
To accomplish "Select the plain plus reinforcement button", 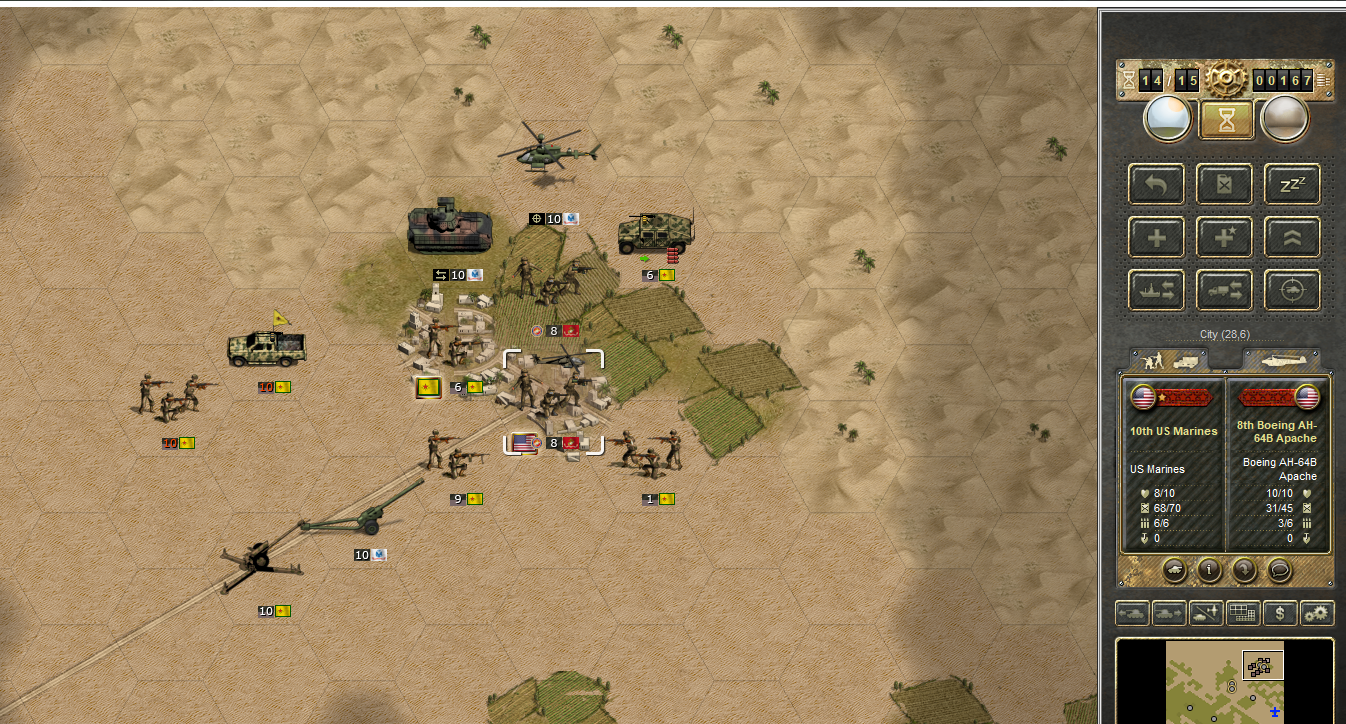I will [x=1157, y=237].
